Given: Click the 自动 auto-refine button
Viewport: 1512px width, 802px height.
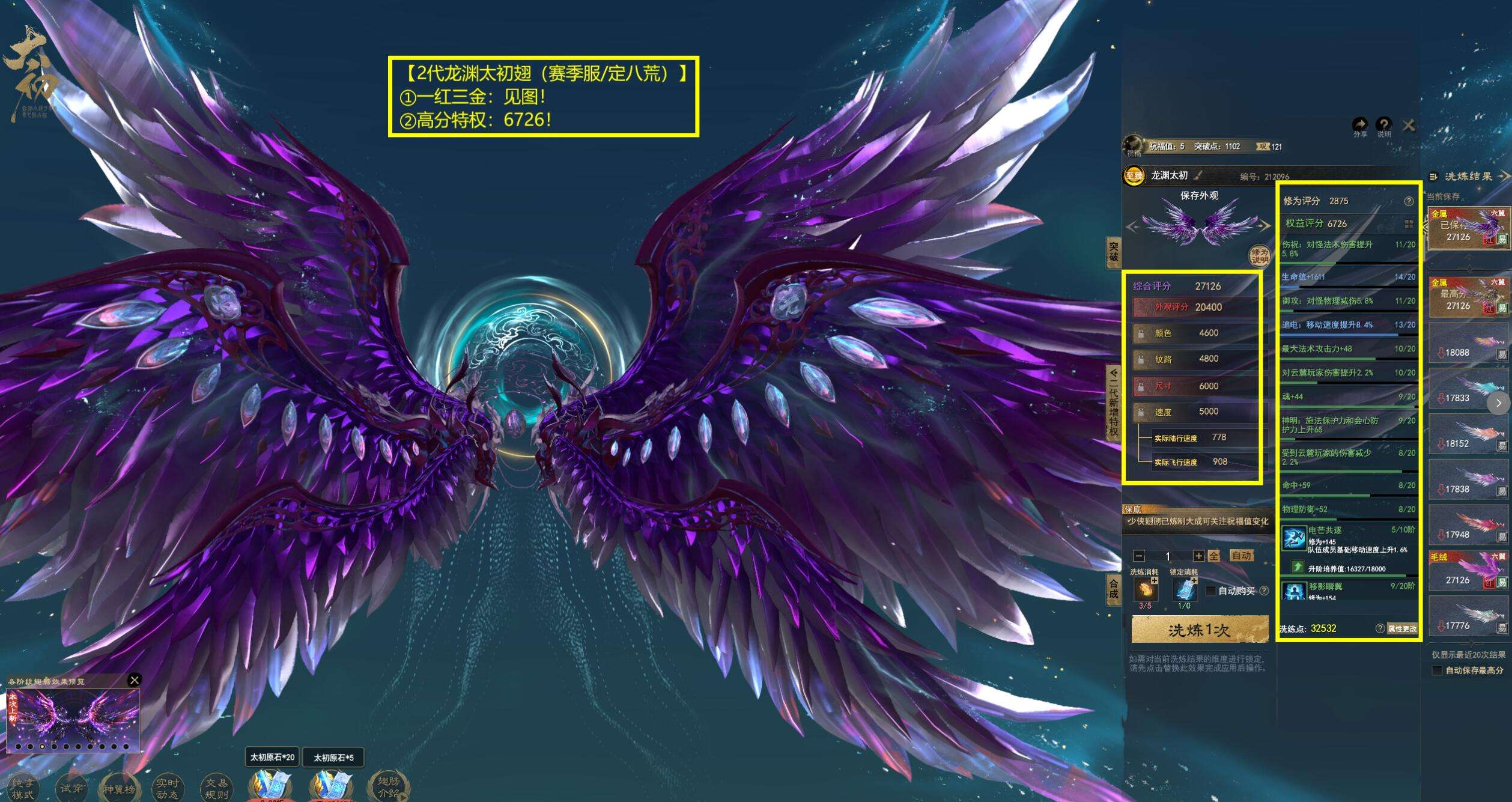Looking at the screenshot, I should (1241, 556).
